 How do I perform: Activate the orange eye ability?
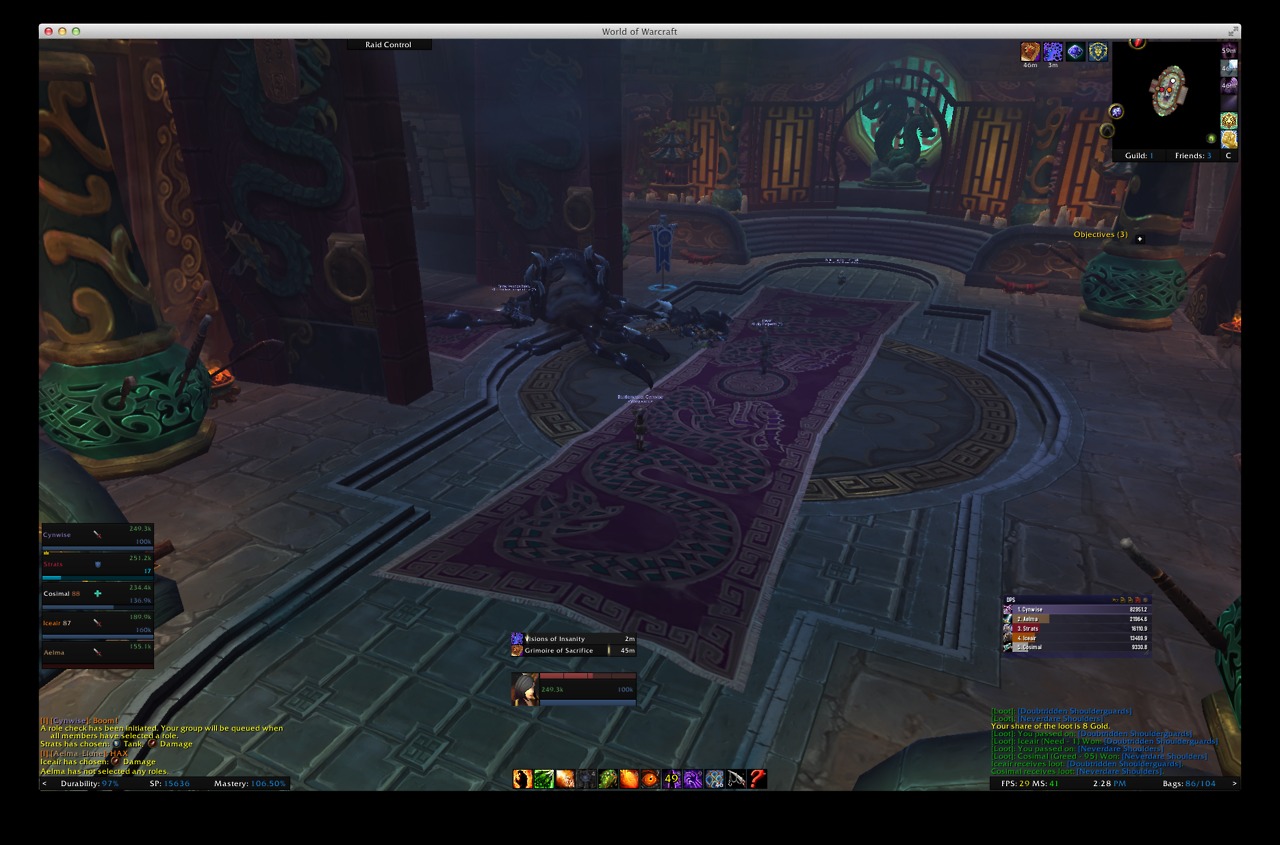[x=650, y=779]
